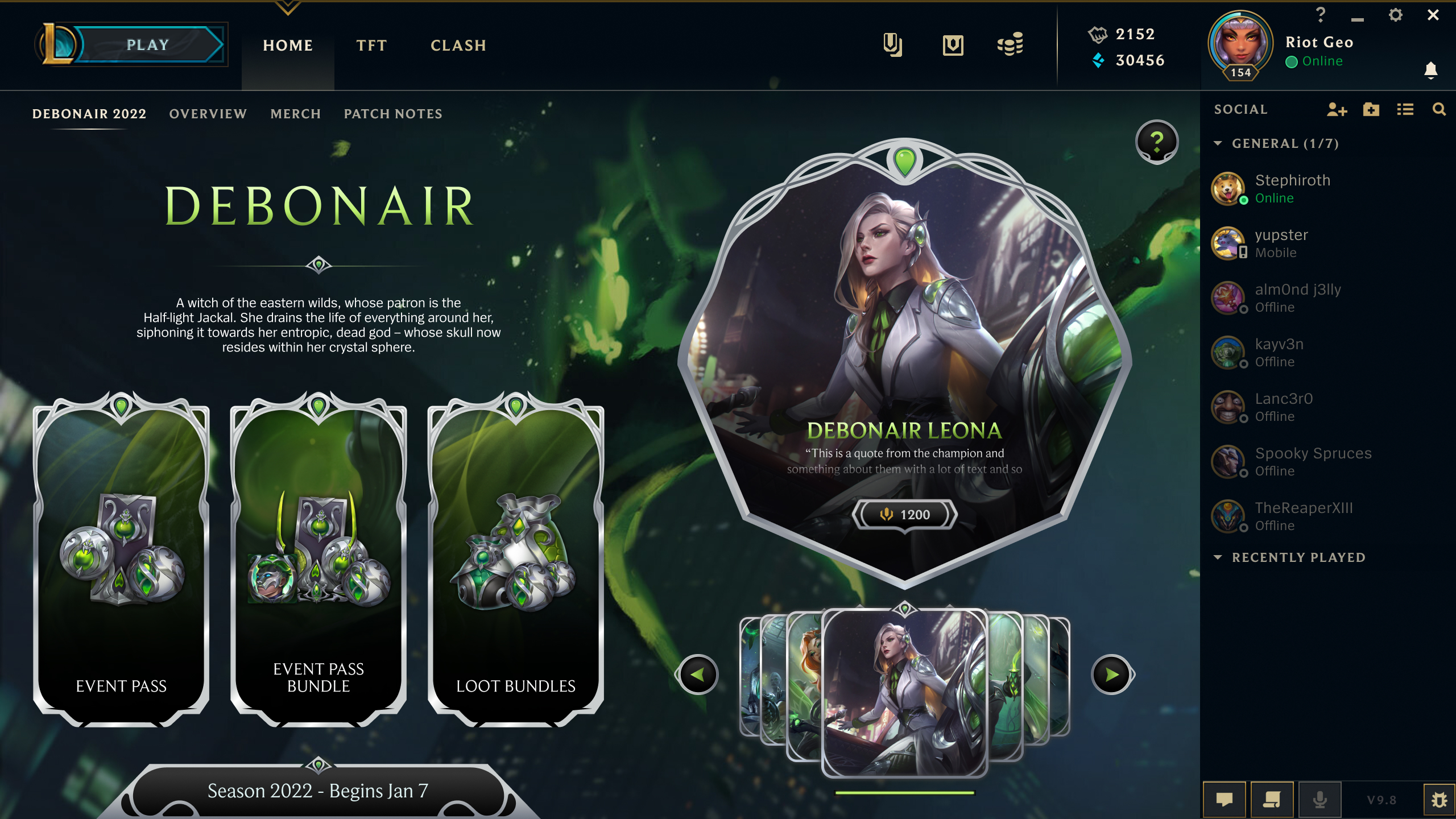Click the PLAY button

click(x=148, y=45)
